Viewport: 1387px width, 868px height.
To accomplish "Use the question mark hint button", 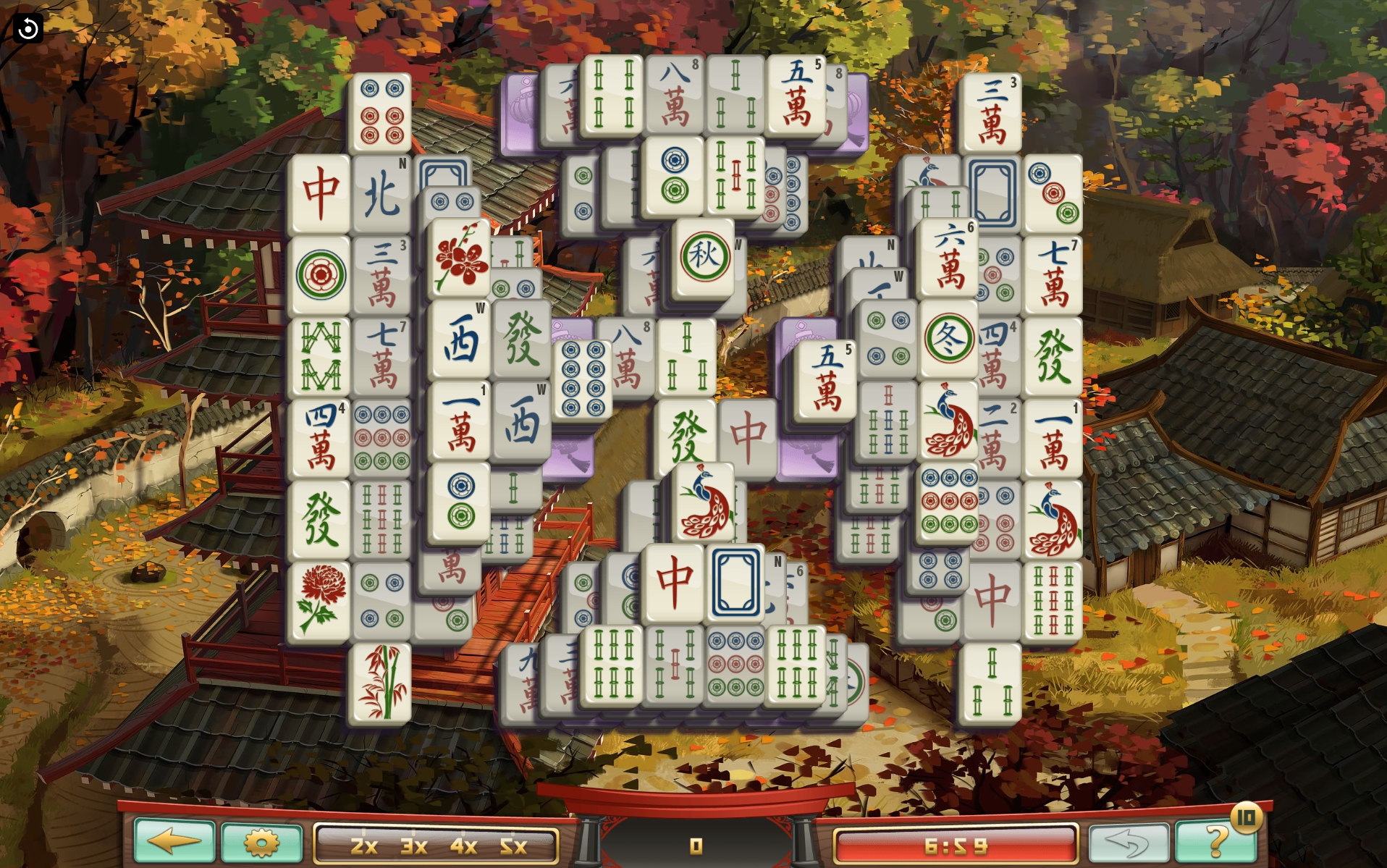I will coord(1216,842).
